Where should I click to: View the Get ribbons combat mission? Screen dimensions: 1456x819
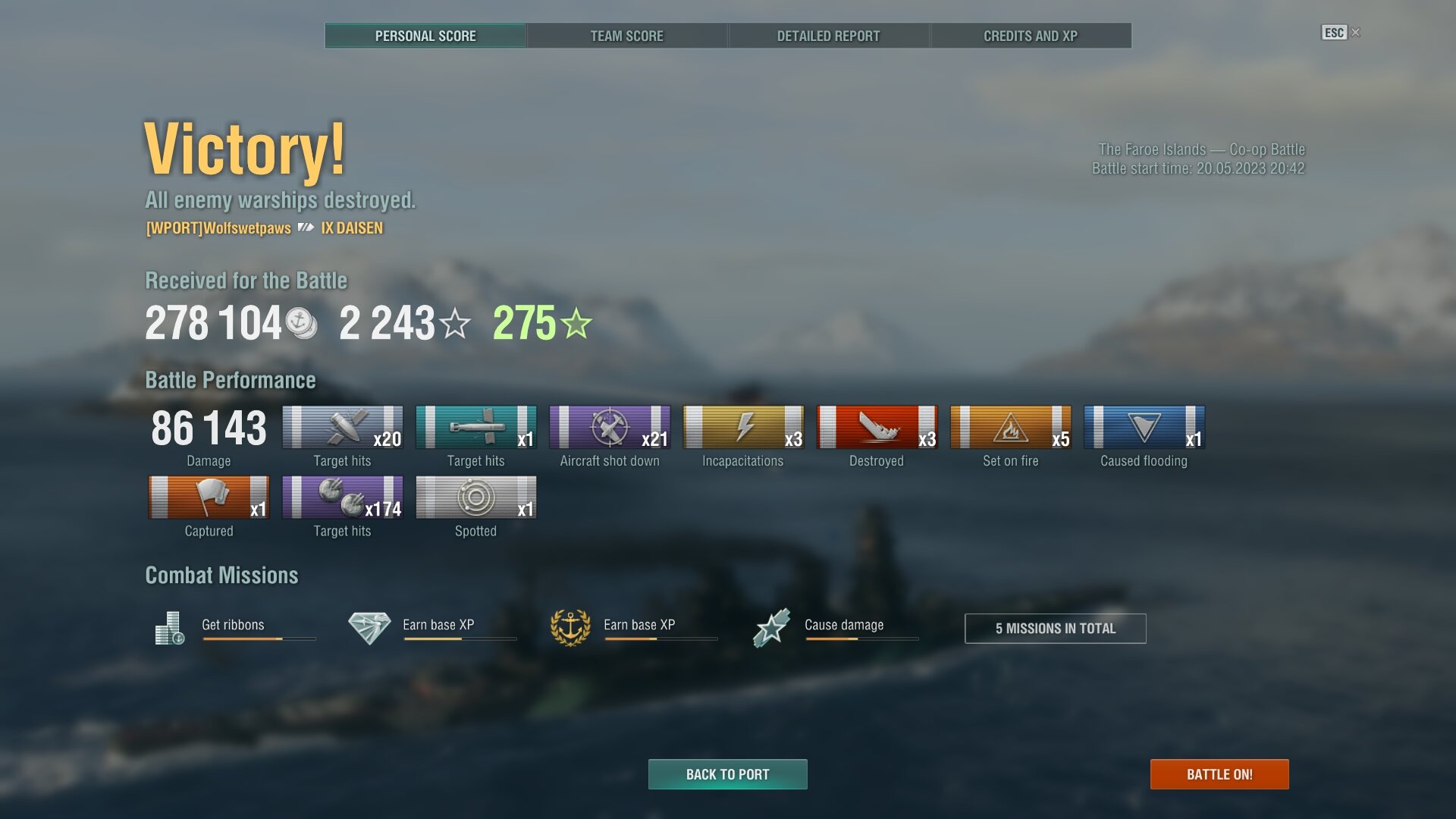click(x=234, y=626)
